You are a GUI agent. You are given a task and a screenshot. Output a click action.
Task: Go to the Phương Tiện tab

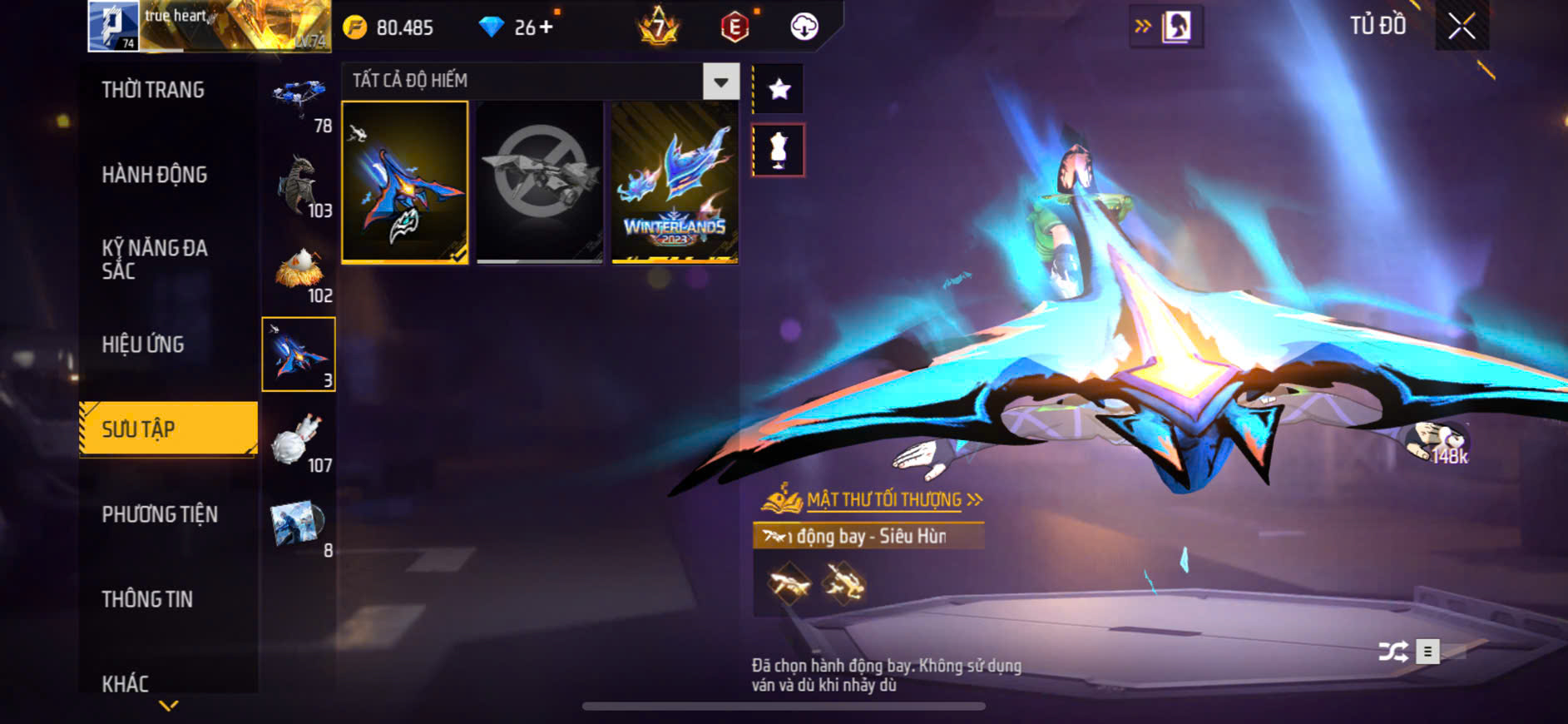click(160, 514)
